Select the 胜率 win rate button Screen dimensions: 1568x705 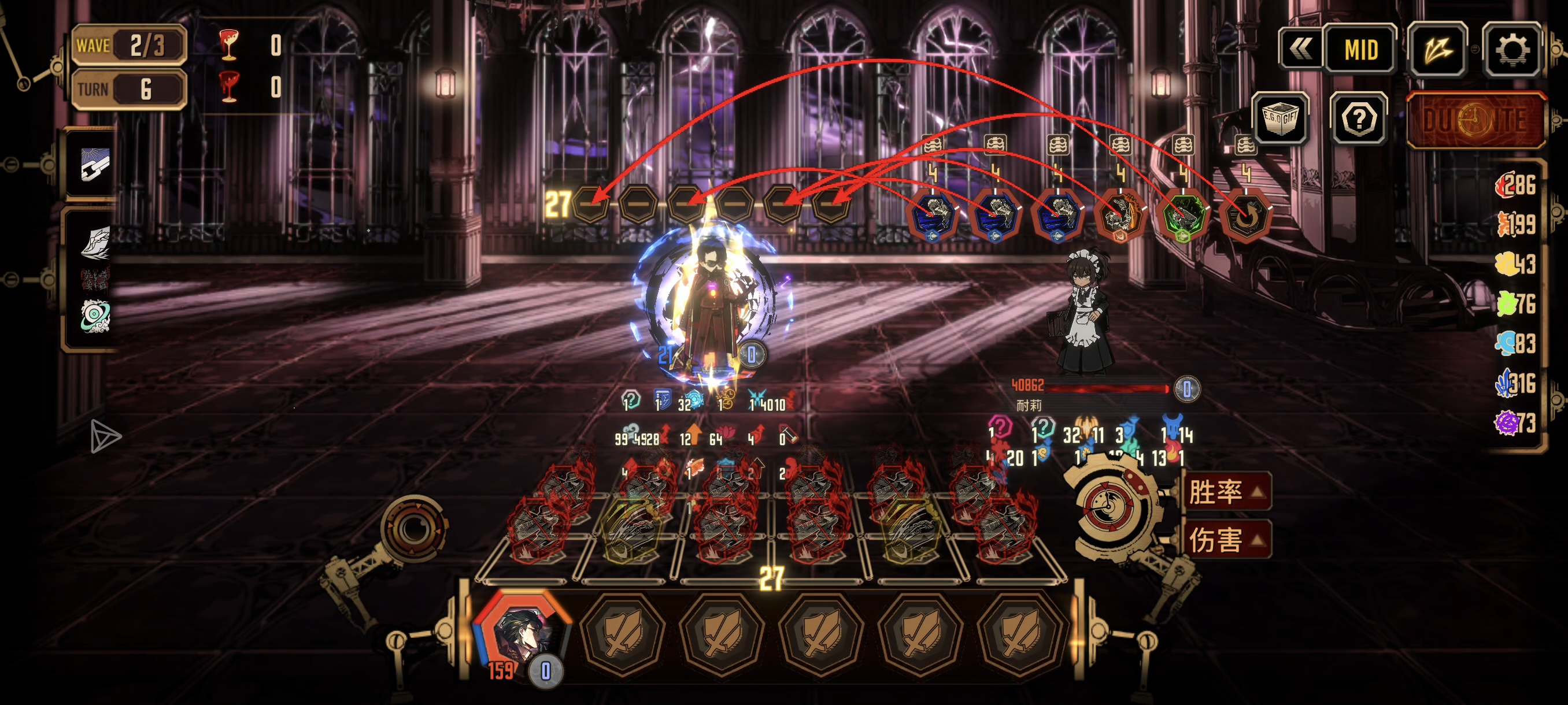(1225, 492)
